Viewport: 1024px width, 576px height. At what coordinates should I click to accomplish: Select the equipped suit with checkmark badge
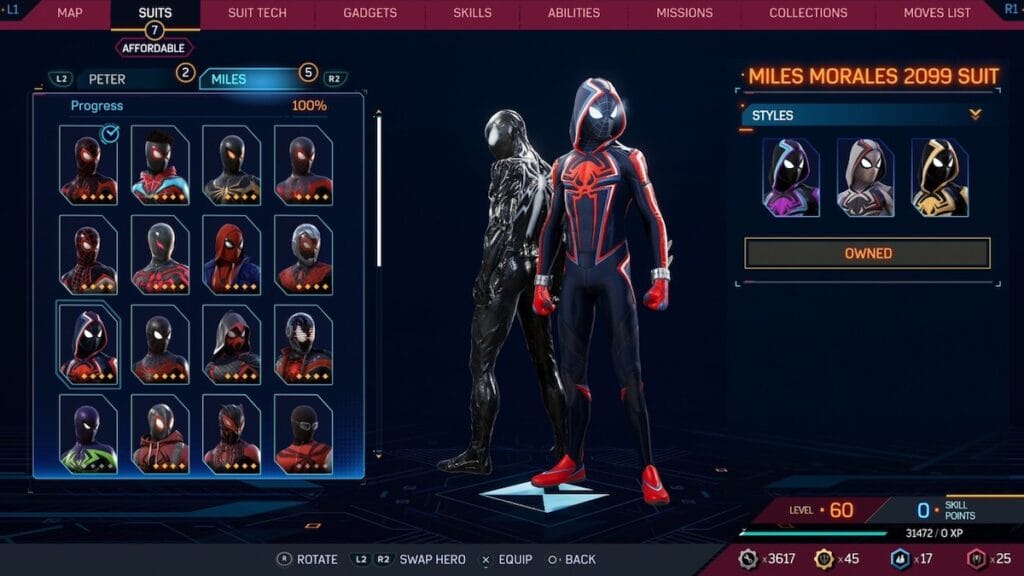point(88,164)
